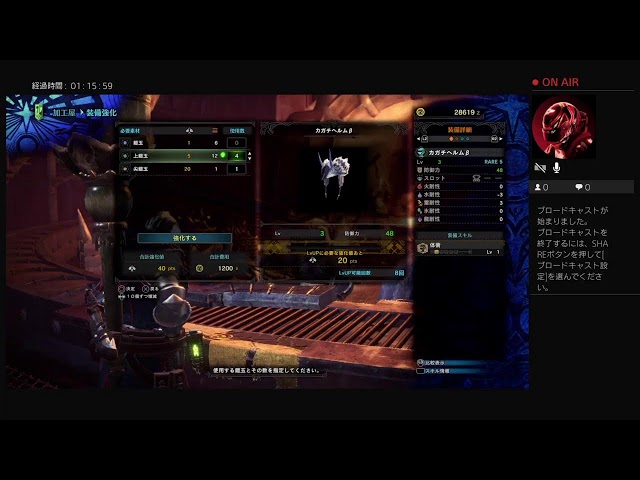Show the broadcast viewer count
This screenshot has height=480, width=640.
[x=543, y=187]
